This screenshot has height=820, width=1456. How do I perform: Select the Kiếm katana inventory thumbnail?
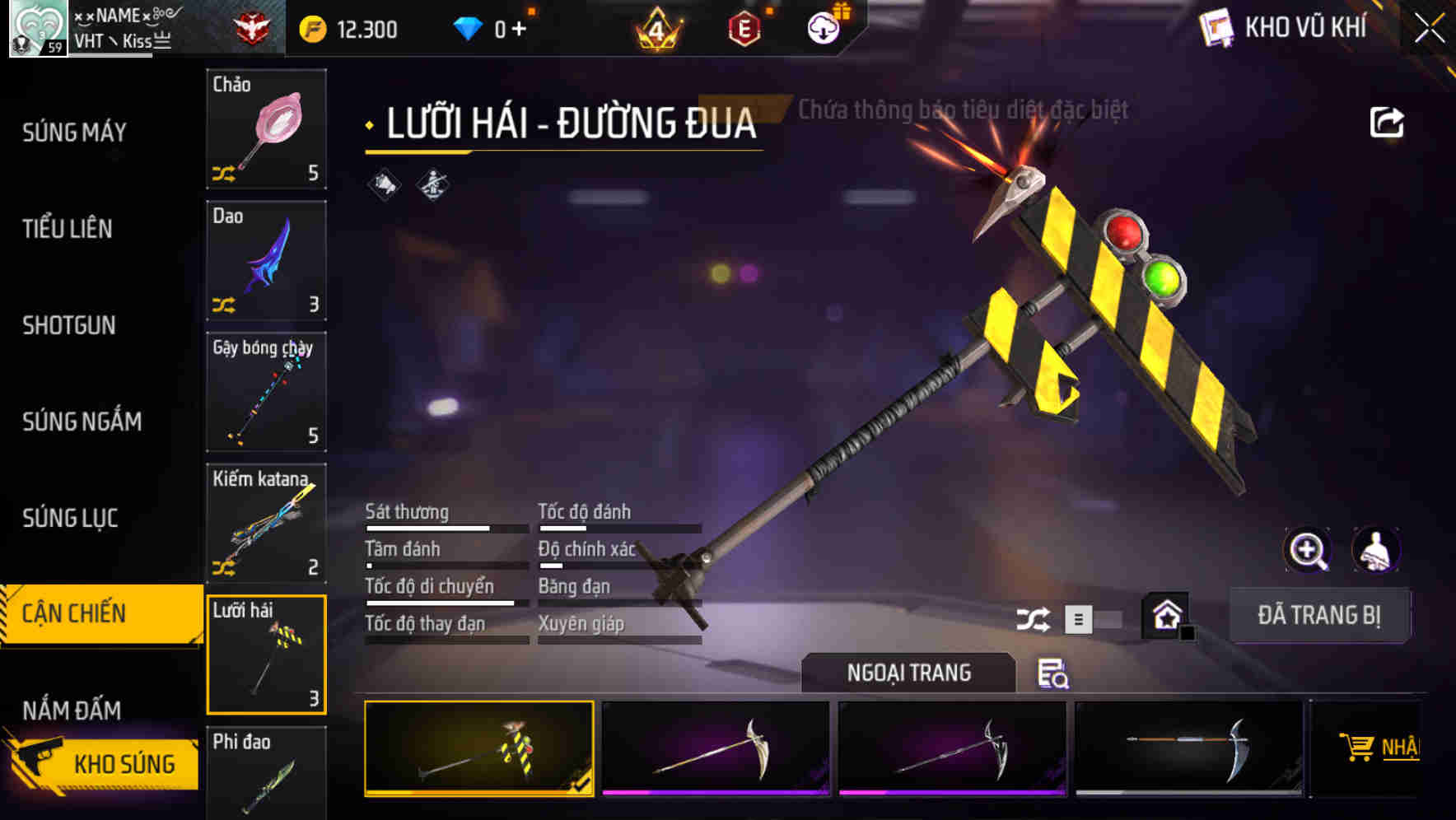tap(266, 524)
